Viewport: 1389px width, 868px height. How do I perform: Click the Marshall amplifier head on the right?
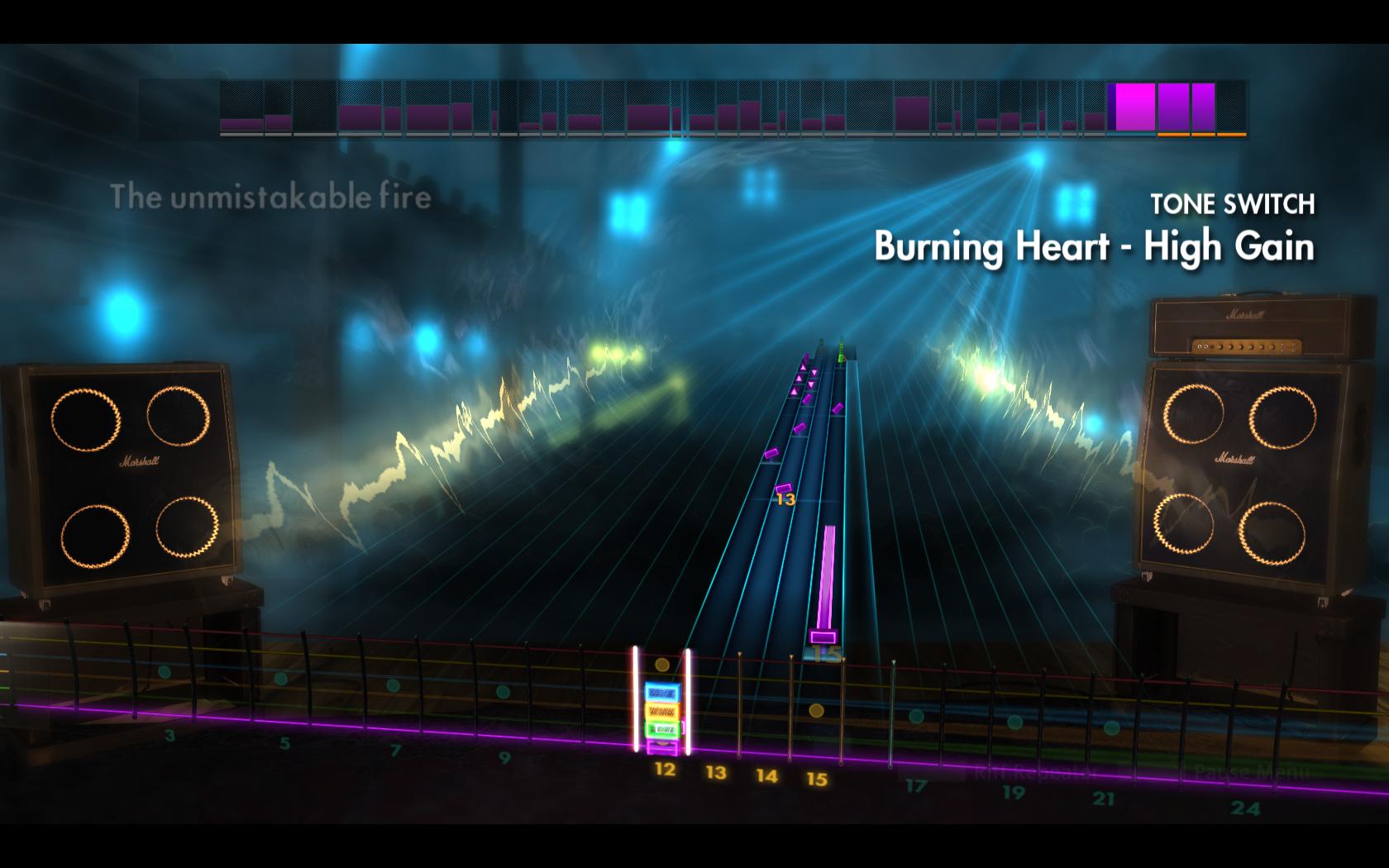coord(1252,326)
